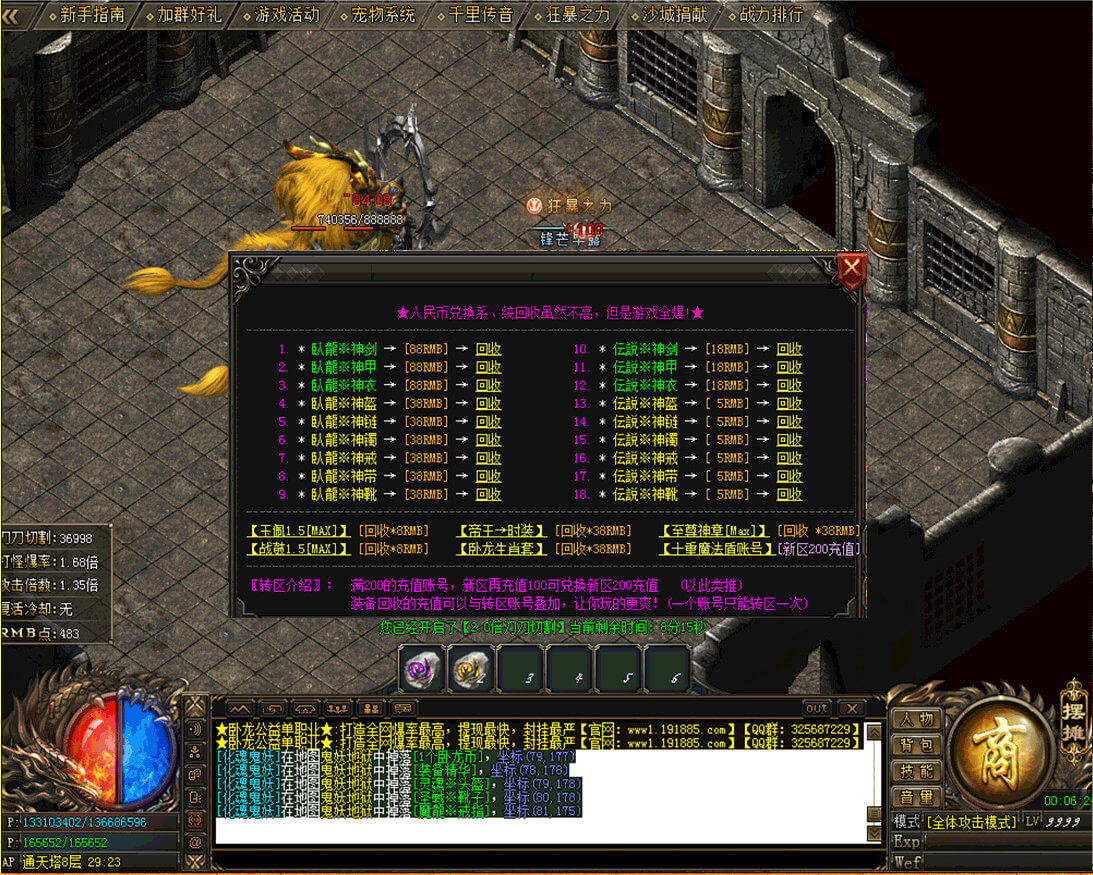Recycle item 1 卧龍※神剑 for 88RMB
This screenshot has height=875, width=1093.
point(488,350)
